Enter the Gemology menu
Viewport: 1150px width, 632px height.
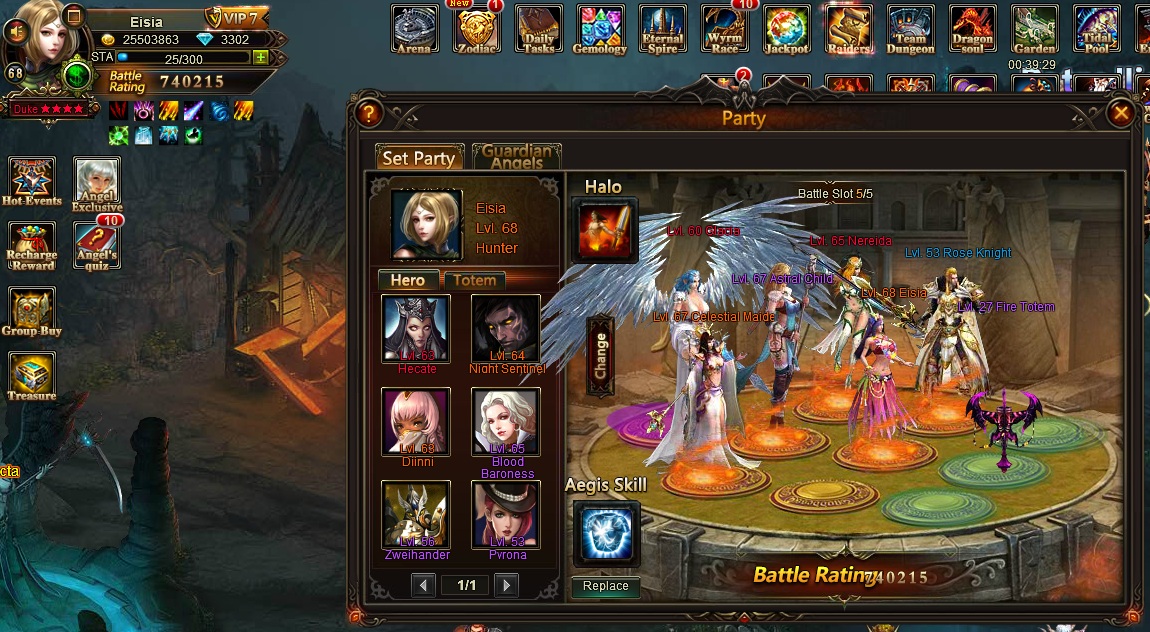pyautogui.click(x=600, y=28)
